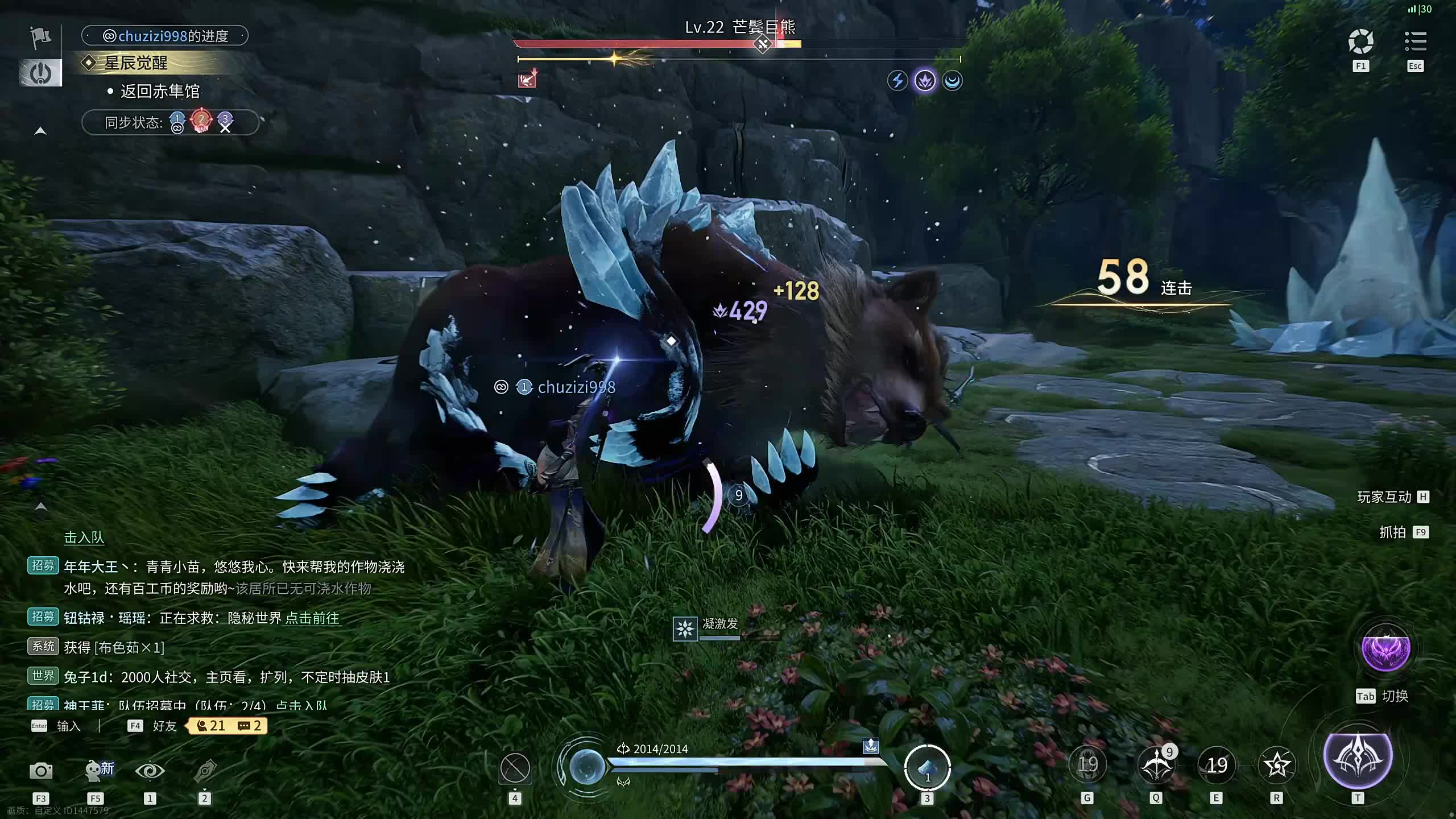Screen dimensions: 1456x819
Task: Use the consumable item in the ringed slot
Action: point(927,768)
